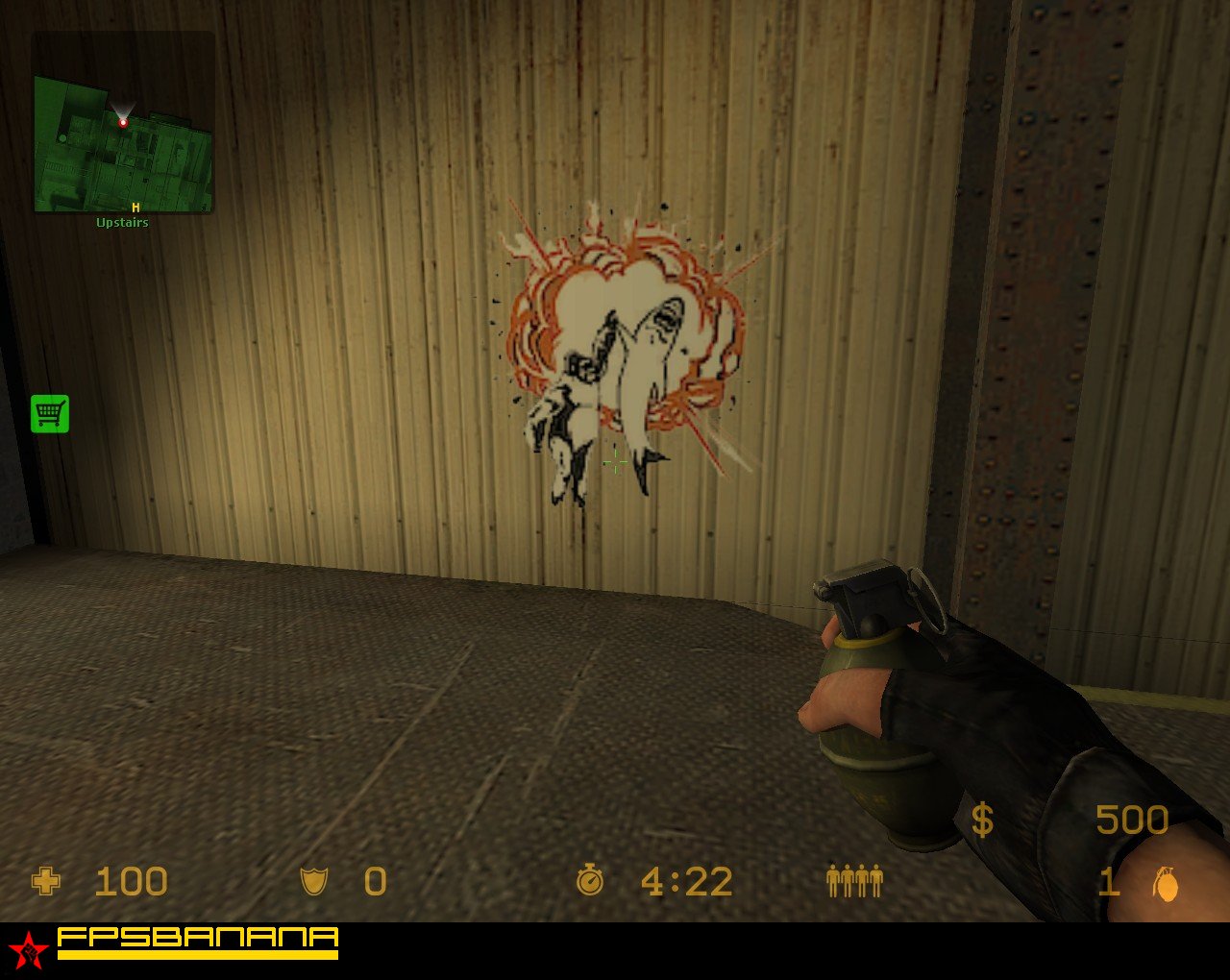Click the health cross icon
The height and width of the screenshot is (980, 1230).
click(45, 880)
